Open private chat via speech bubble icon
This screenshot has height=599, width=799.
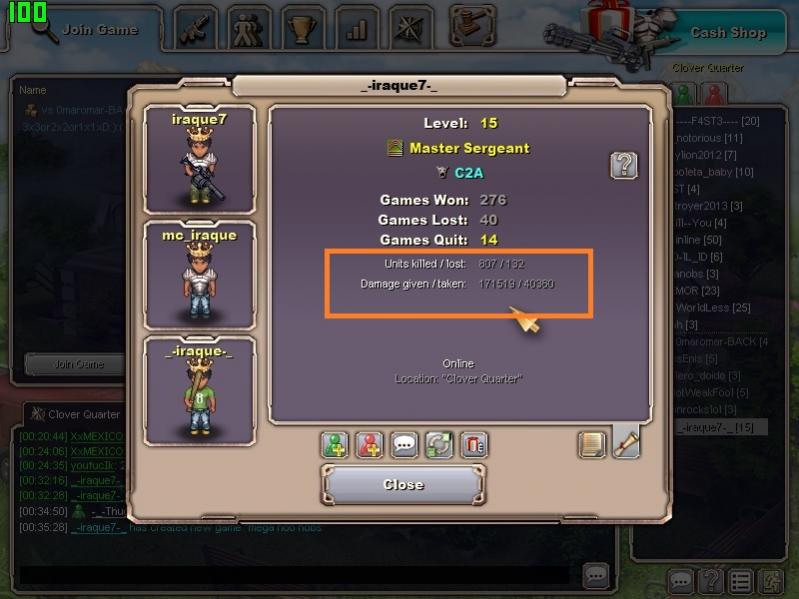(x=404, y=445)
